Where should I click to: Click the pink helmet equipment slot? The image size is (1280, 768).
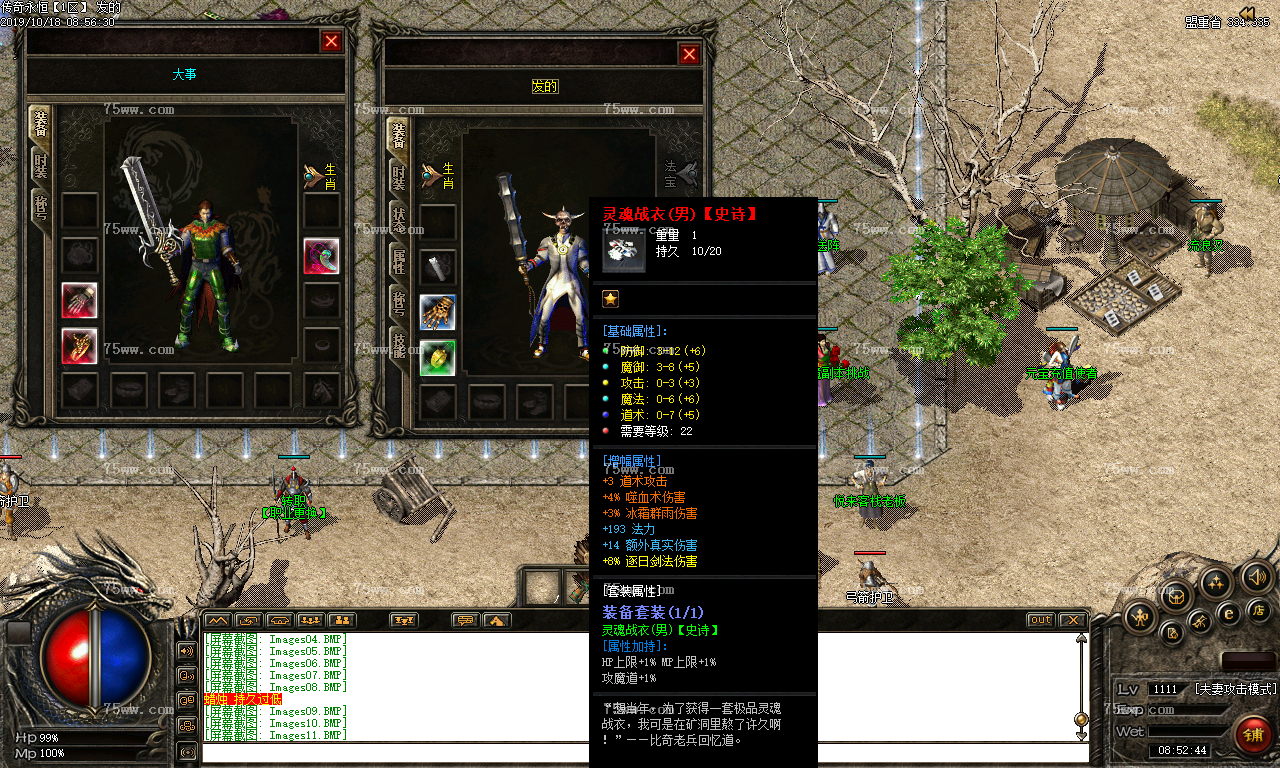[321, 256]
